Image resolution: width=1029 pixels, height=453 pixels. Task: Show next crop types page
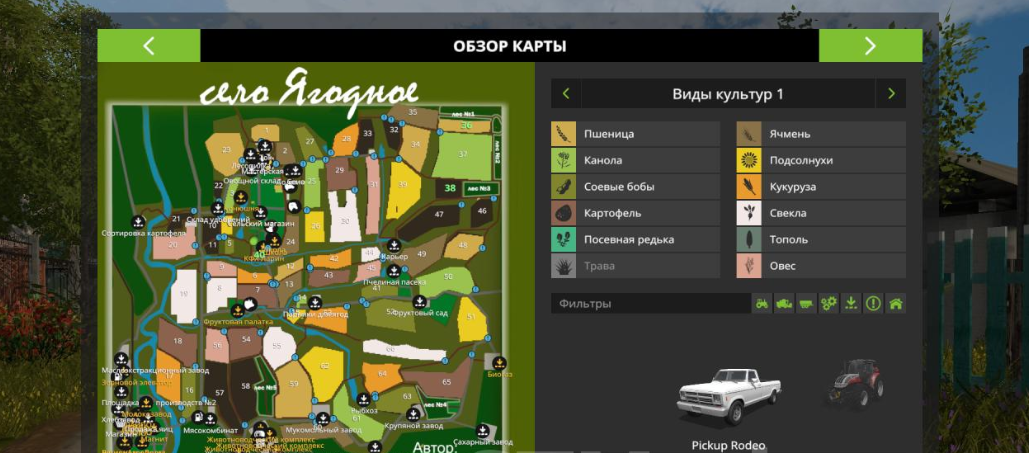point(890,95)
